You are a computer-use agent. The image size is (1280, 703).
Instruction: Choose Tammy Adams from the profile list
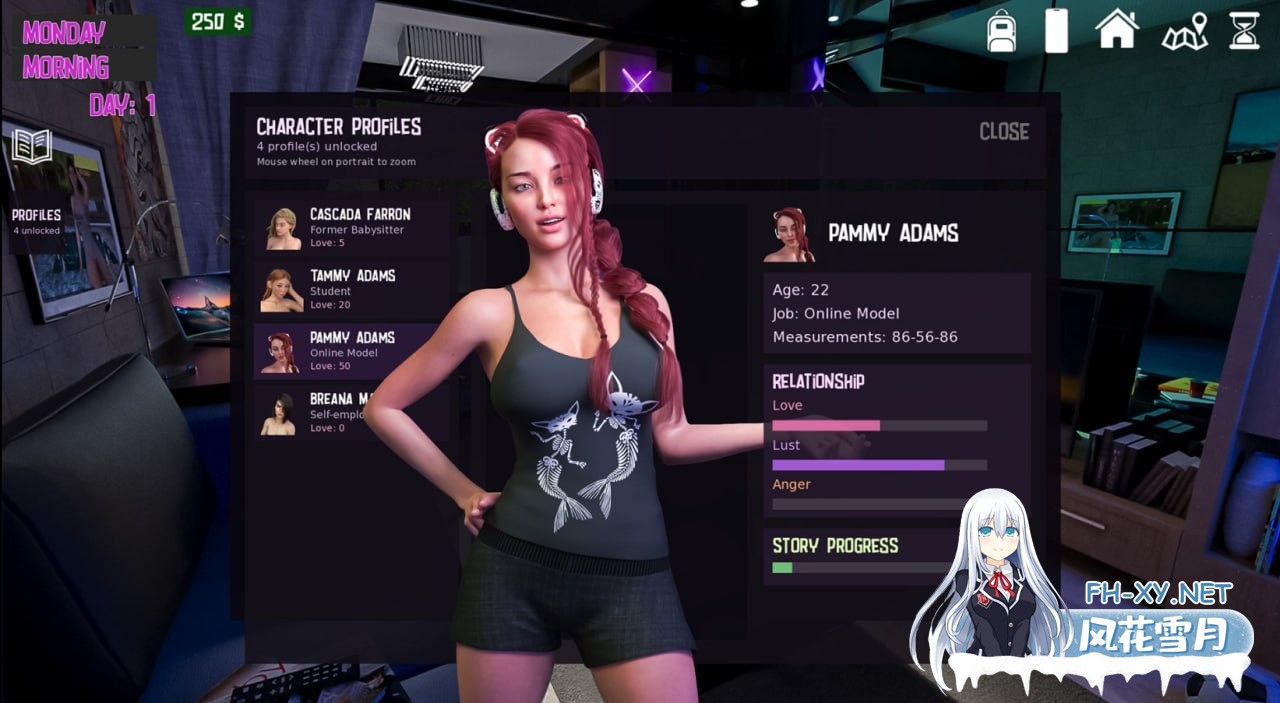click(x=350, y=289)
